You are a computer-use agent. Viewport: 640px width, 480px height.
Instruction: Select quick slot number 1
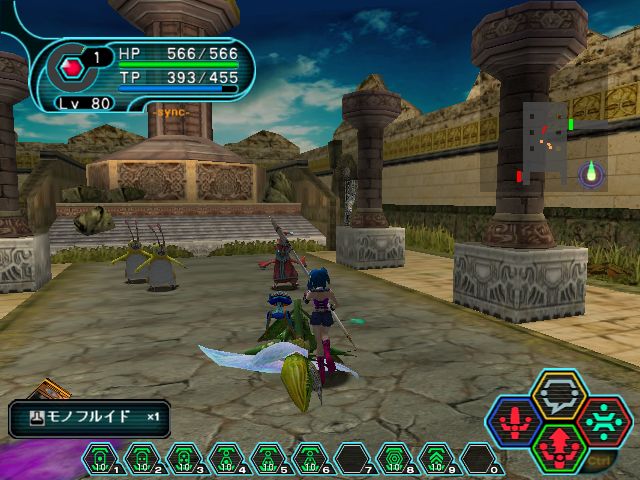(x=101, y=459)
